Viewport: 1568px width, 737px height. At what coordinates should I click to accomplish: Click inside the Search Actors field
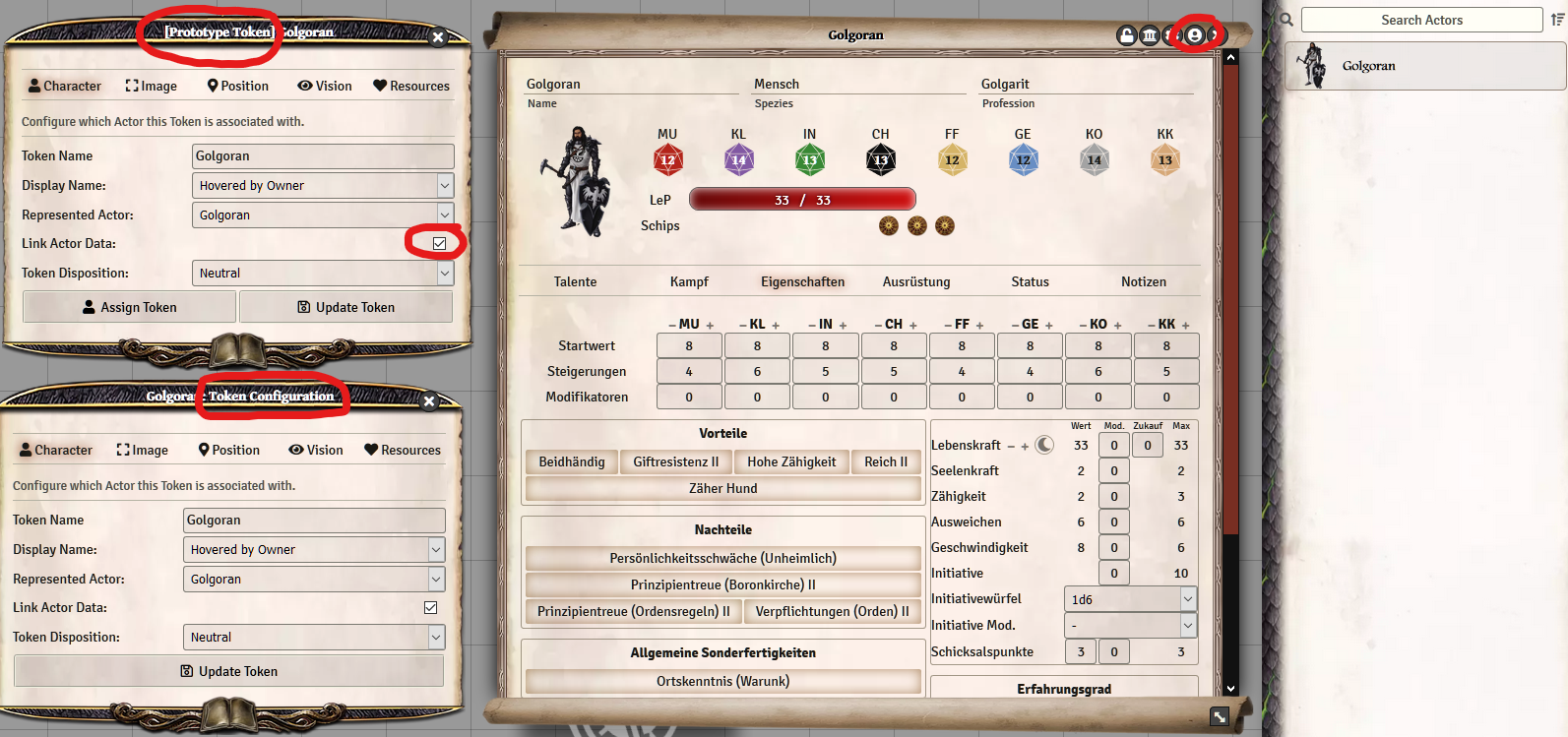(x=1421, y=19)
